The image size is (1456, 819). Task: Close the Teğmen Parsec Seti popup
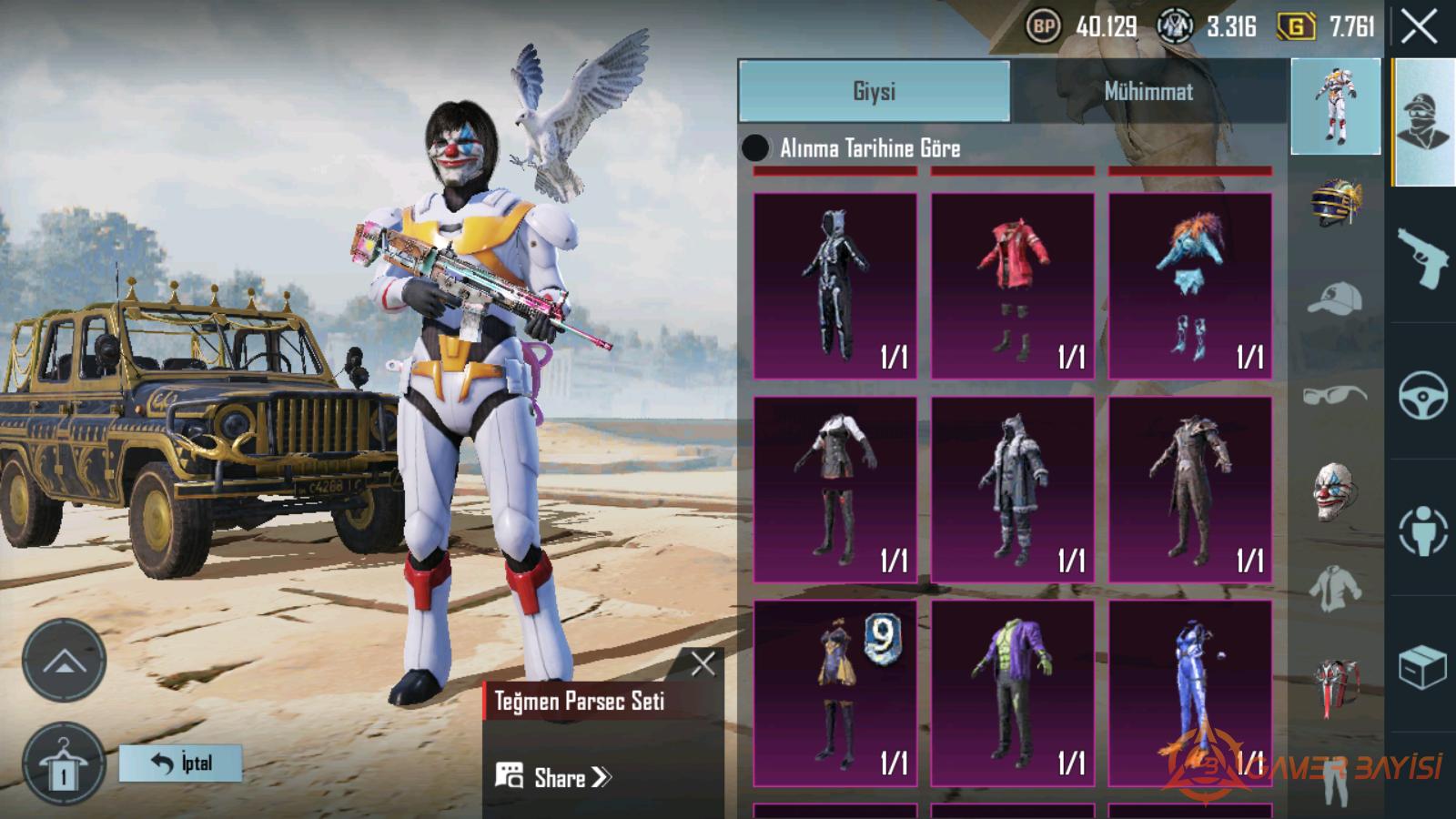click(x=702, y=664)
